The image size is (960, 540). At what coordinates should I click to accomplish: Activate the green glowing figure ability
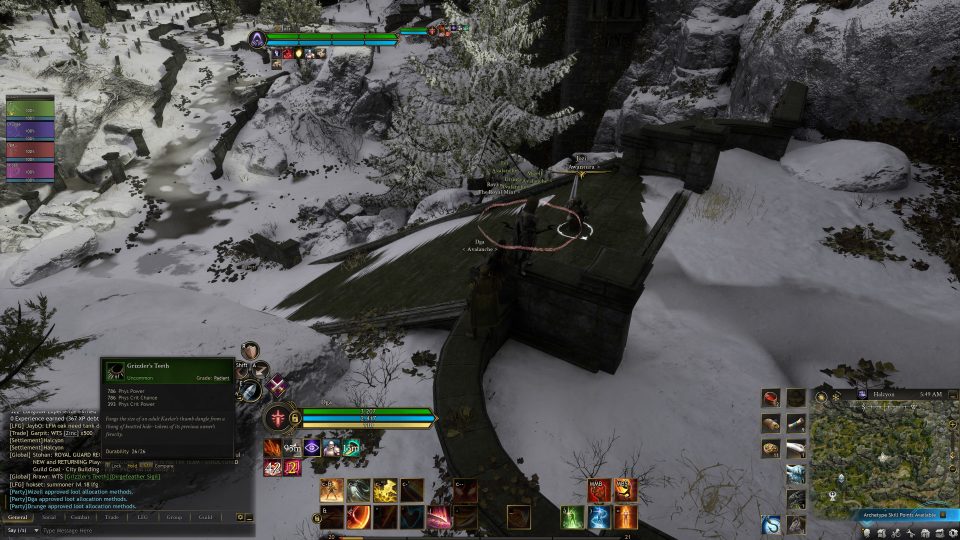(572, 517)
